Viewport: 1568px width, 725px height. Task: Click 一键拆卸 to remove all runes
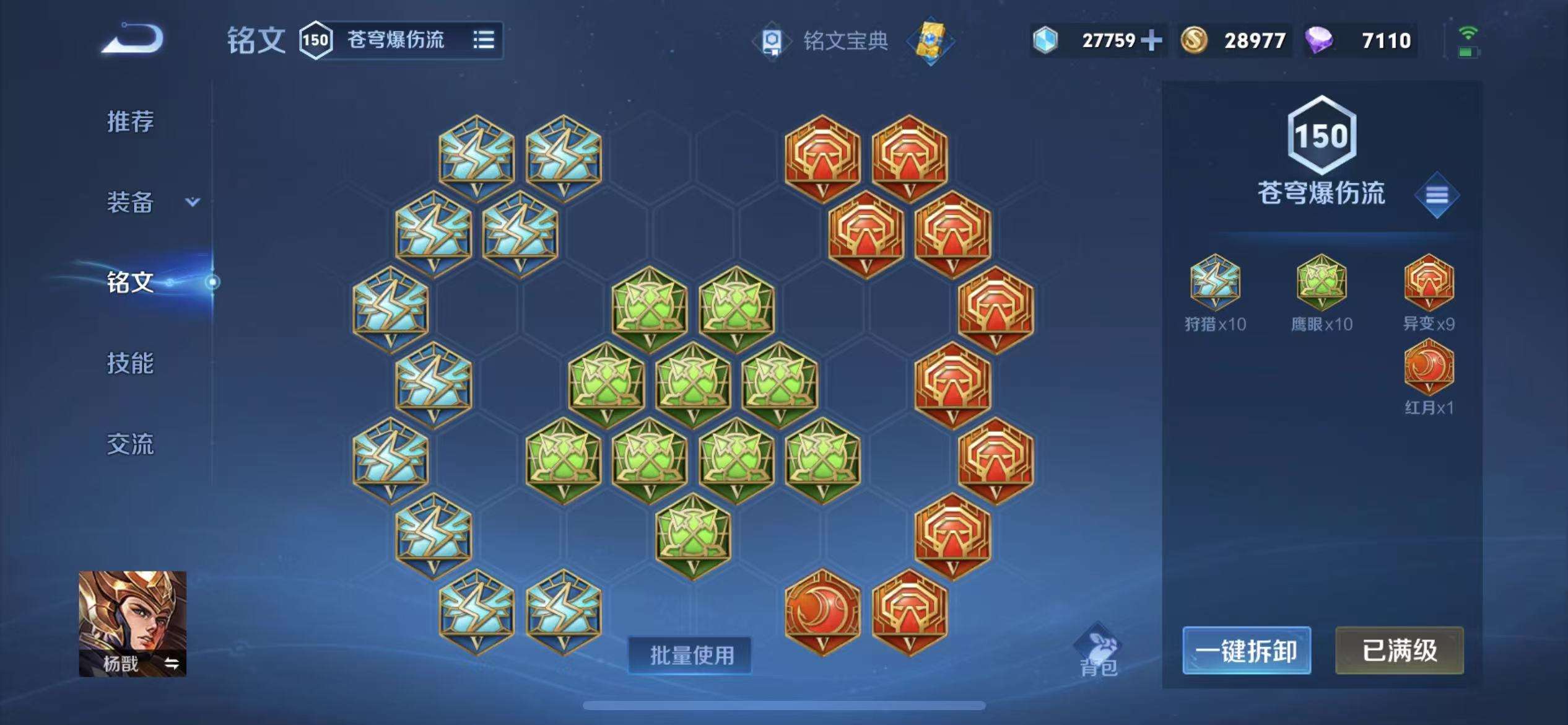pyautogui.click(x=1246, y=651)
